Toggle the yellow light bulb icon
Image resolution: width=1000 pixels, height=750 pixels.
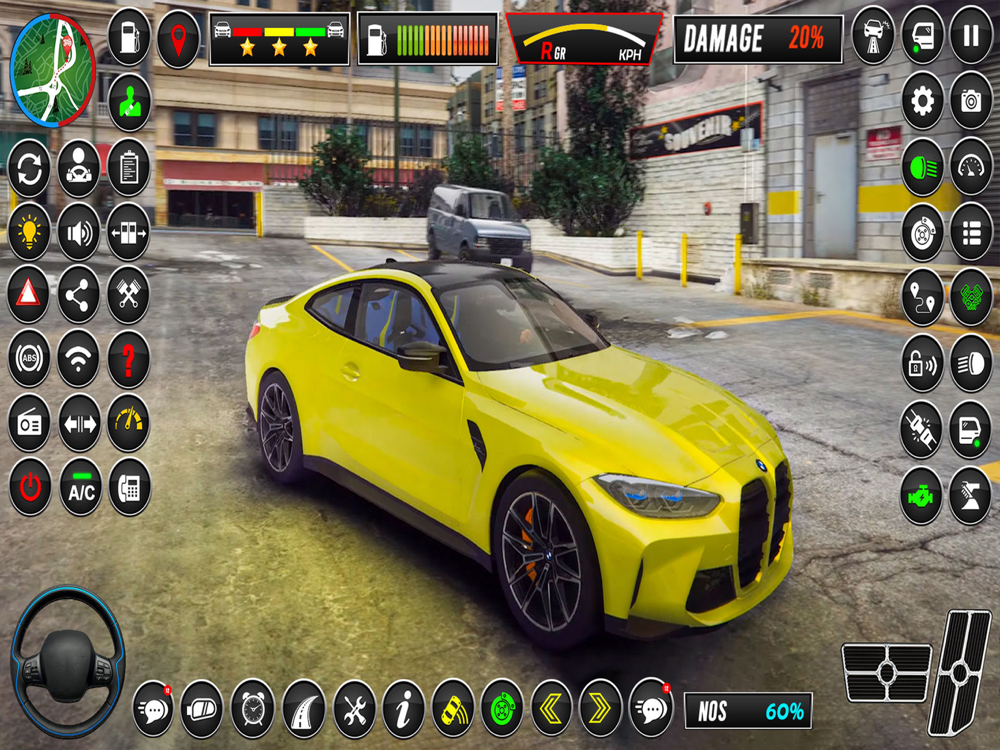29,231
